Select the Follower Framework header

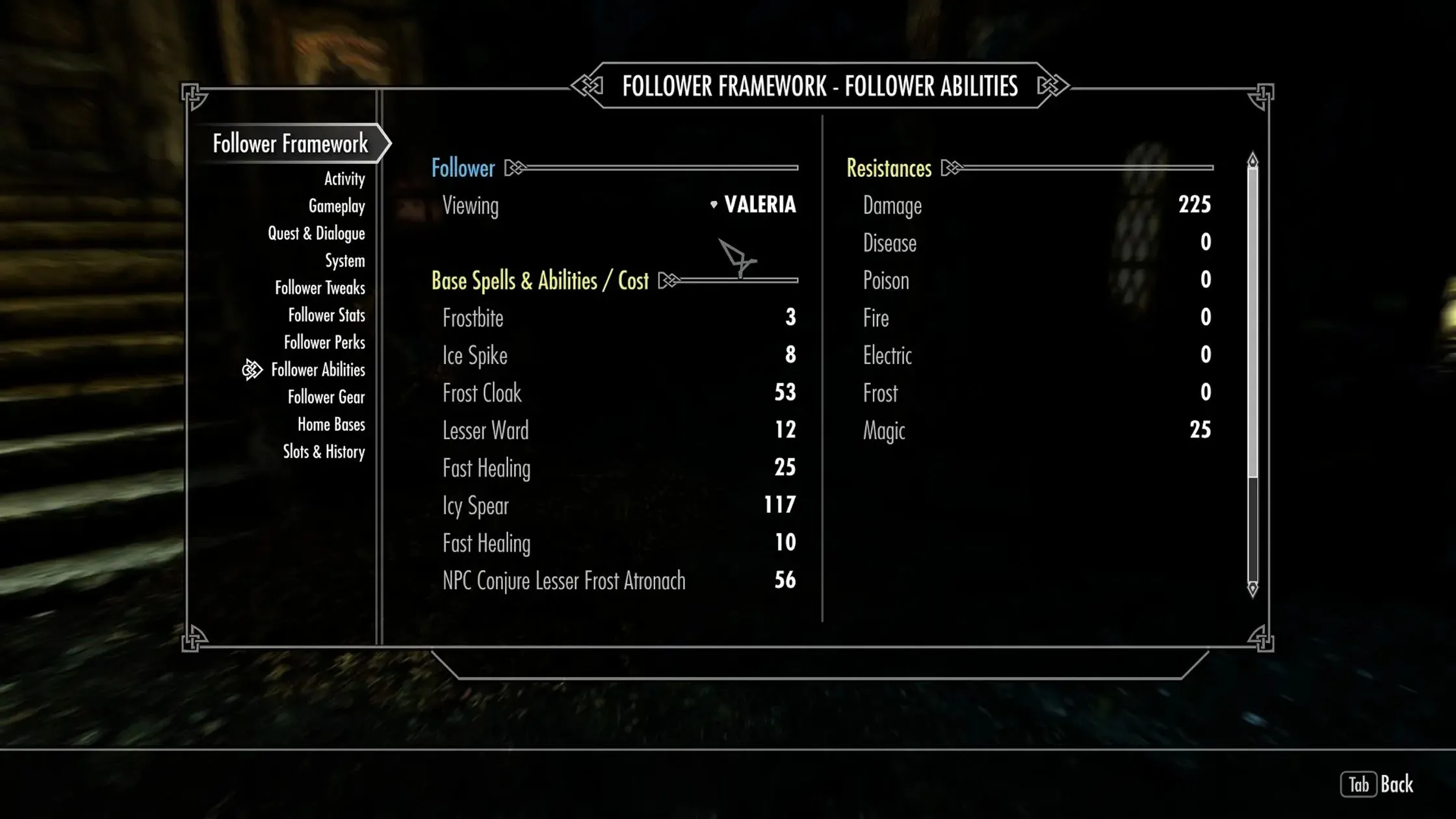pos(291,144)
